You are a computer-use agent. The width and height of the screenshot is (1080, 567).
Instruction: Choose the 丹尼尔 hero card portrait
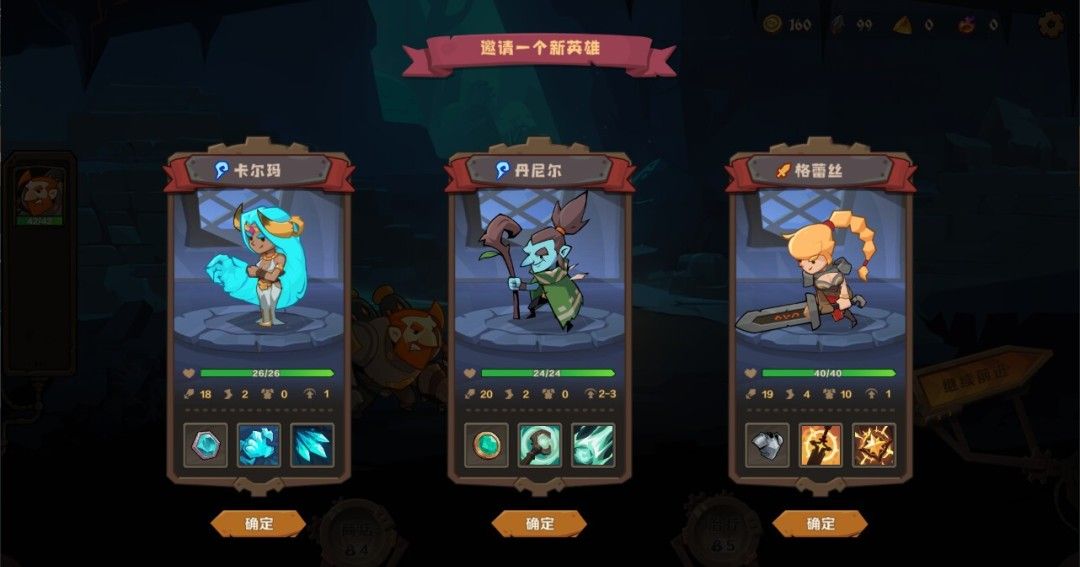[539, 265]
